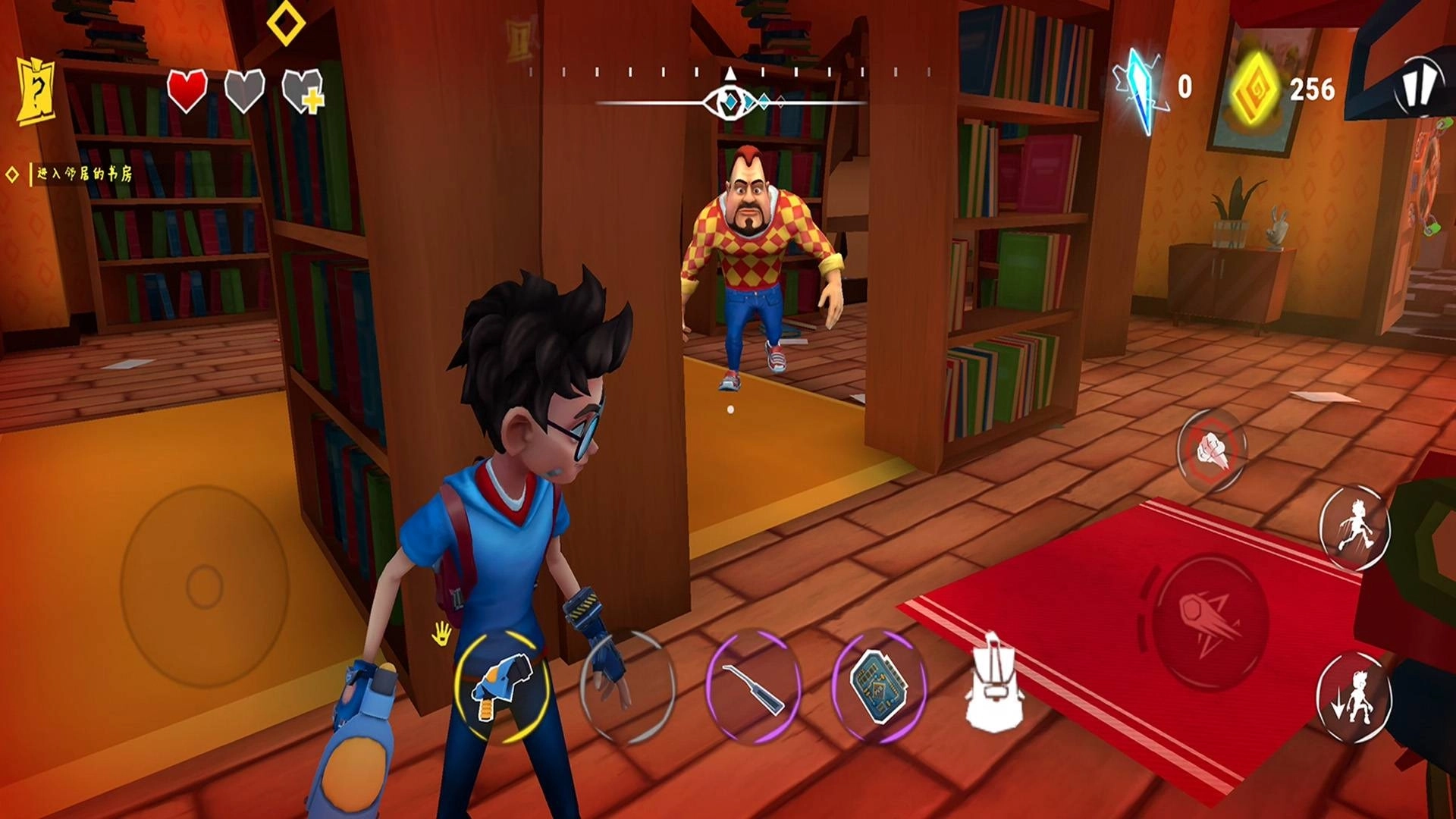
Task: Select the blue glue gun hotbar slot
Action: (x=501, y=687)
